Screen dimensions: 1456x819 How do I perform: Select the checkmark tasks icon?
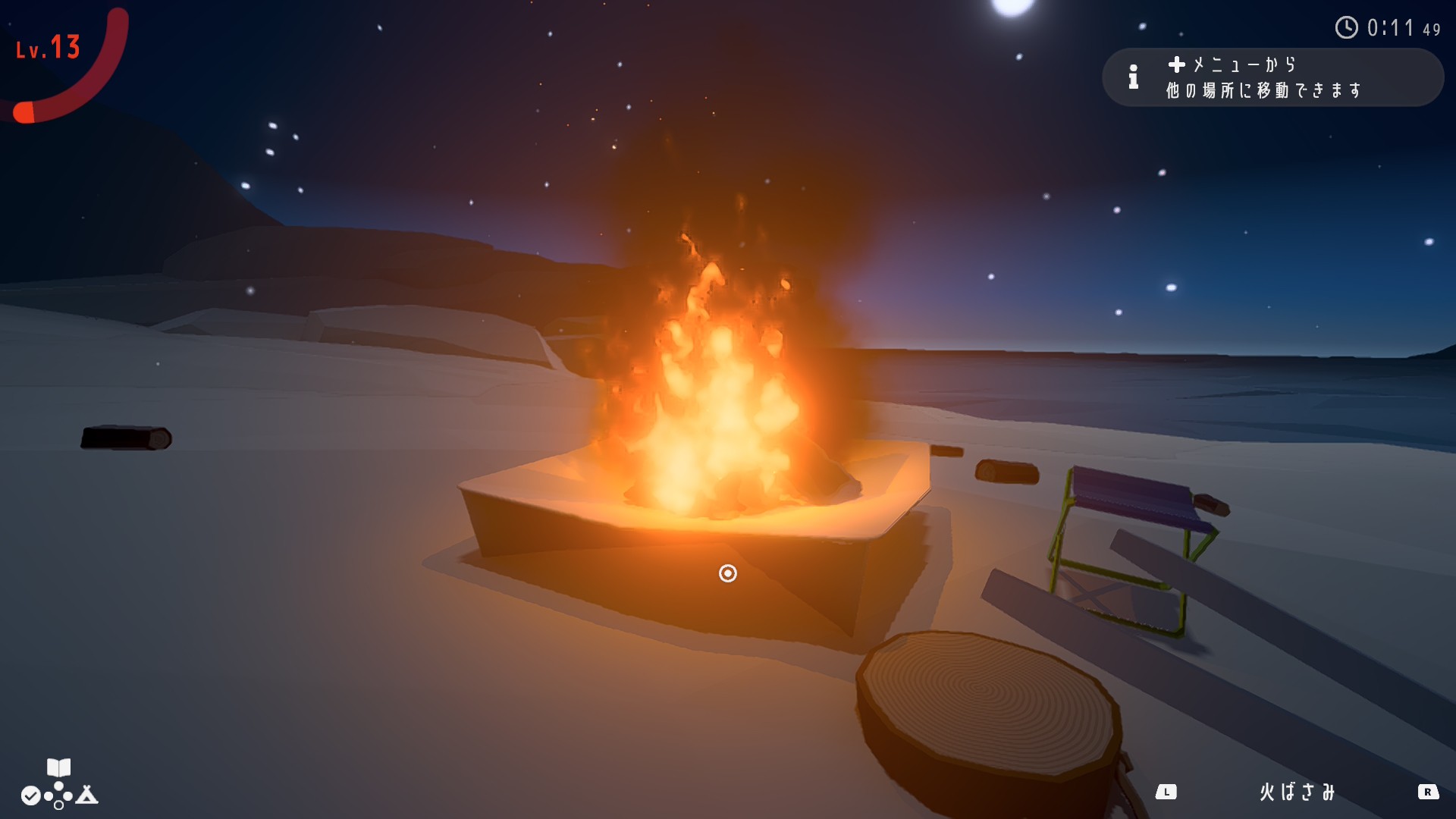[30, 795]
